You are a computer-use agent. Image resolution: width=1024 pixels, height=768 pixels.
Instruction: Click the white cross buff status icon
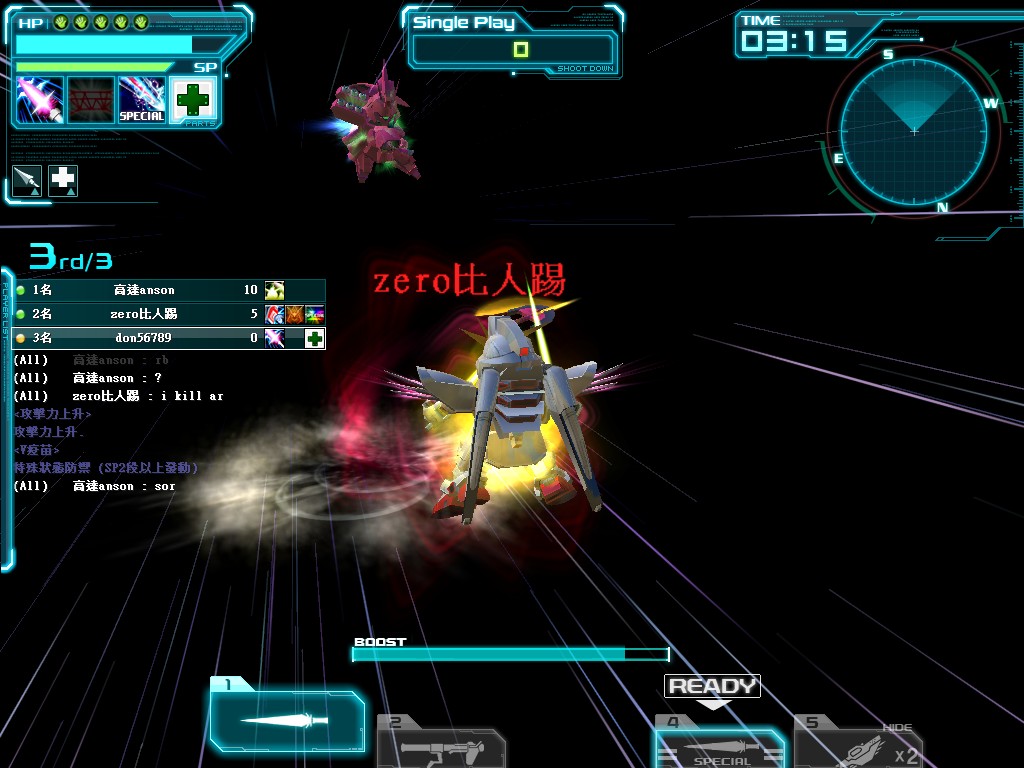point(63,180)
